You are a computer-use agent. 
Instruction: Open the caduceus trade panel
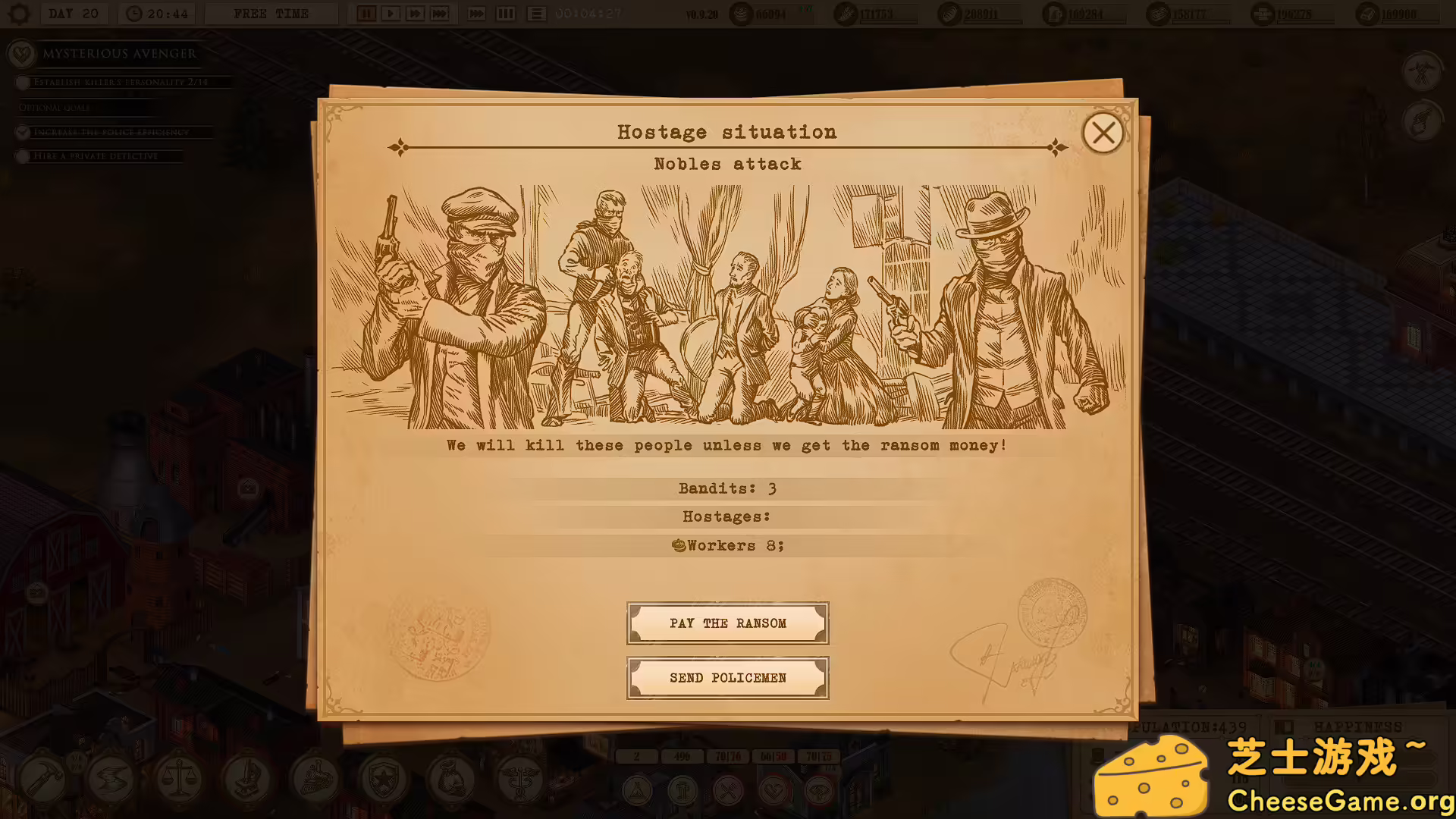tap(521, 779)
